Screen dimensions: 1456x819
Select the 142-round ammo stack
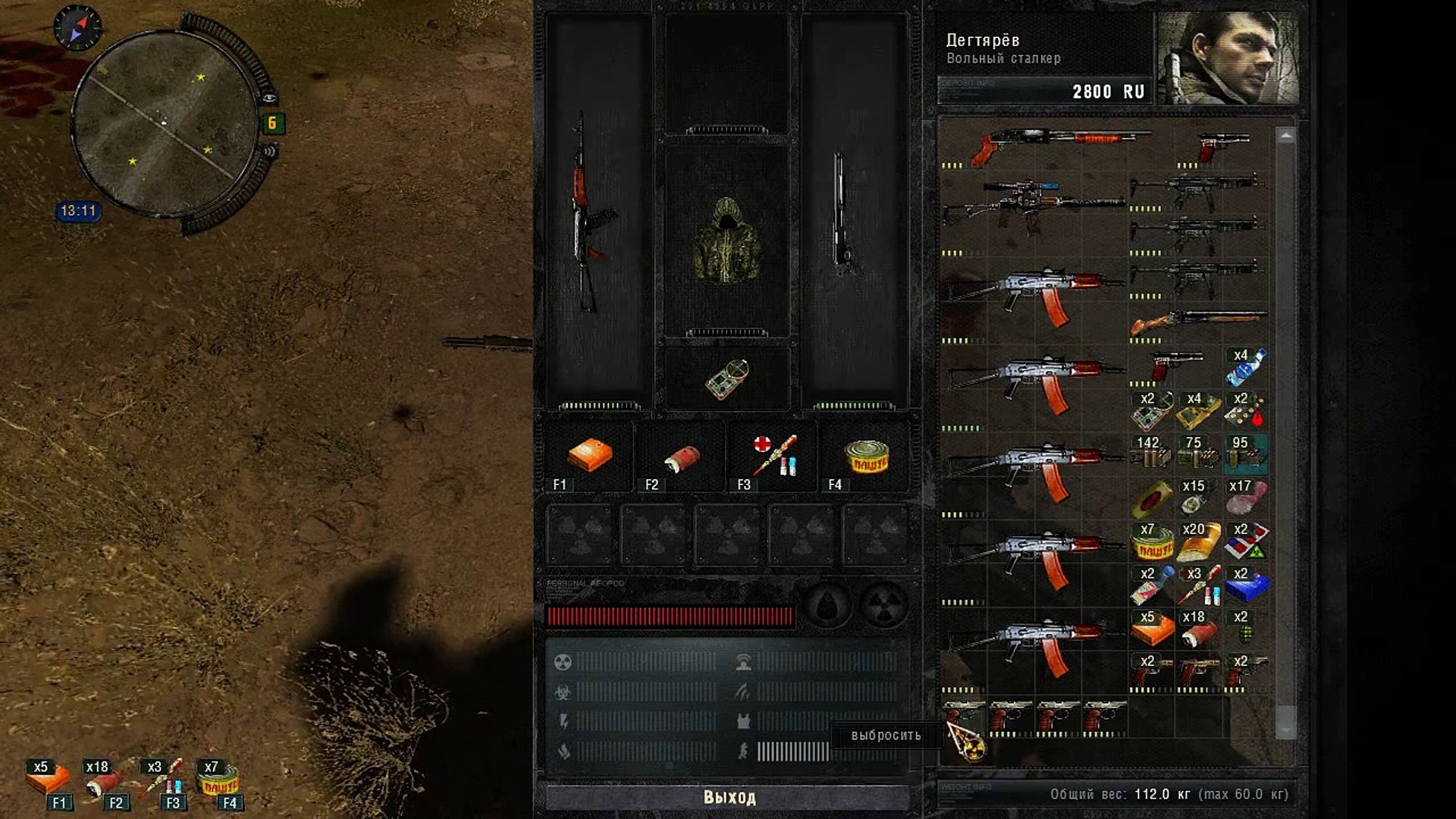pyautogui.click(x=1150, y=453)
